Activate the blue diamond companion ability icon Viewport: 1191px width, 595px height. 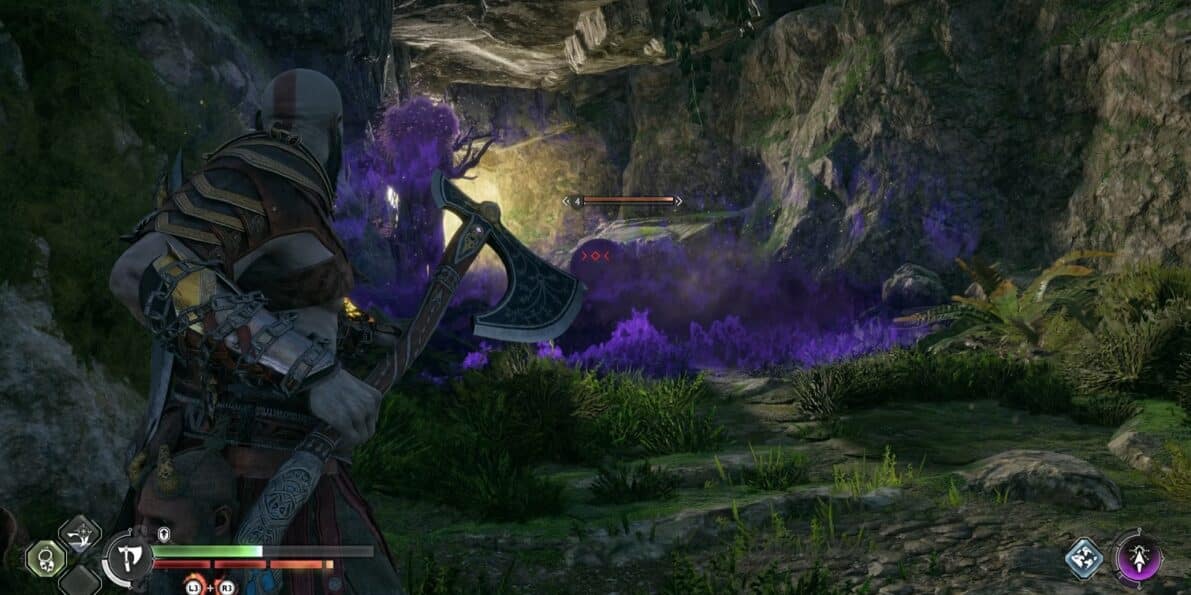(x=1084, y=559)
